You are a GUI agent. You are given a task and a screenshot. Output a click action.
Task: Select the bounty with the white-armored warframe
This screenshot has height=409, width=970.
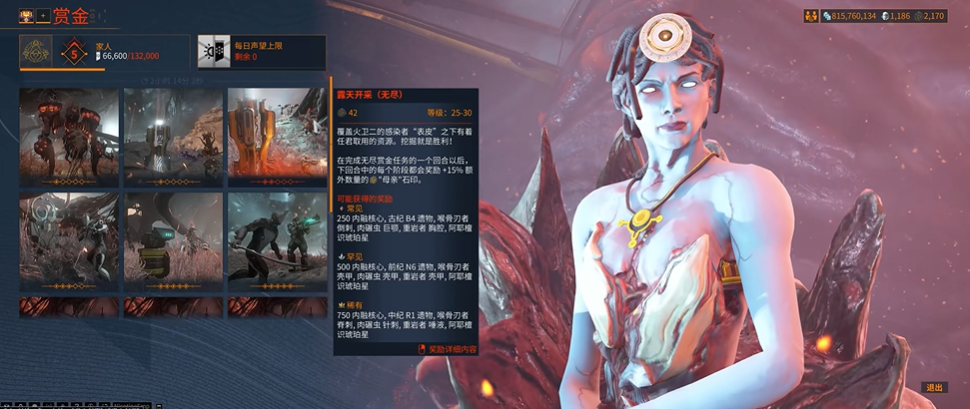click(x=69, y=239)
